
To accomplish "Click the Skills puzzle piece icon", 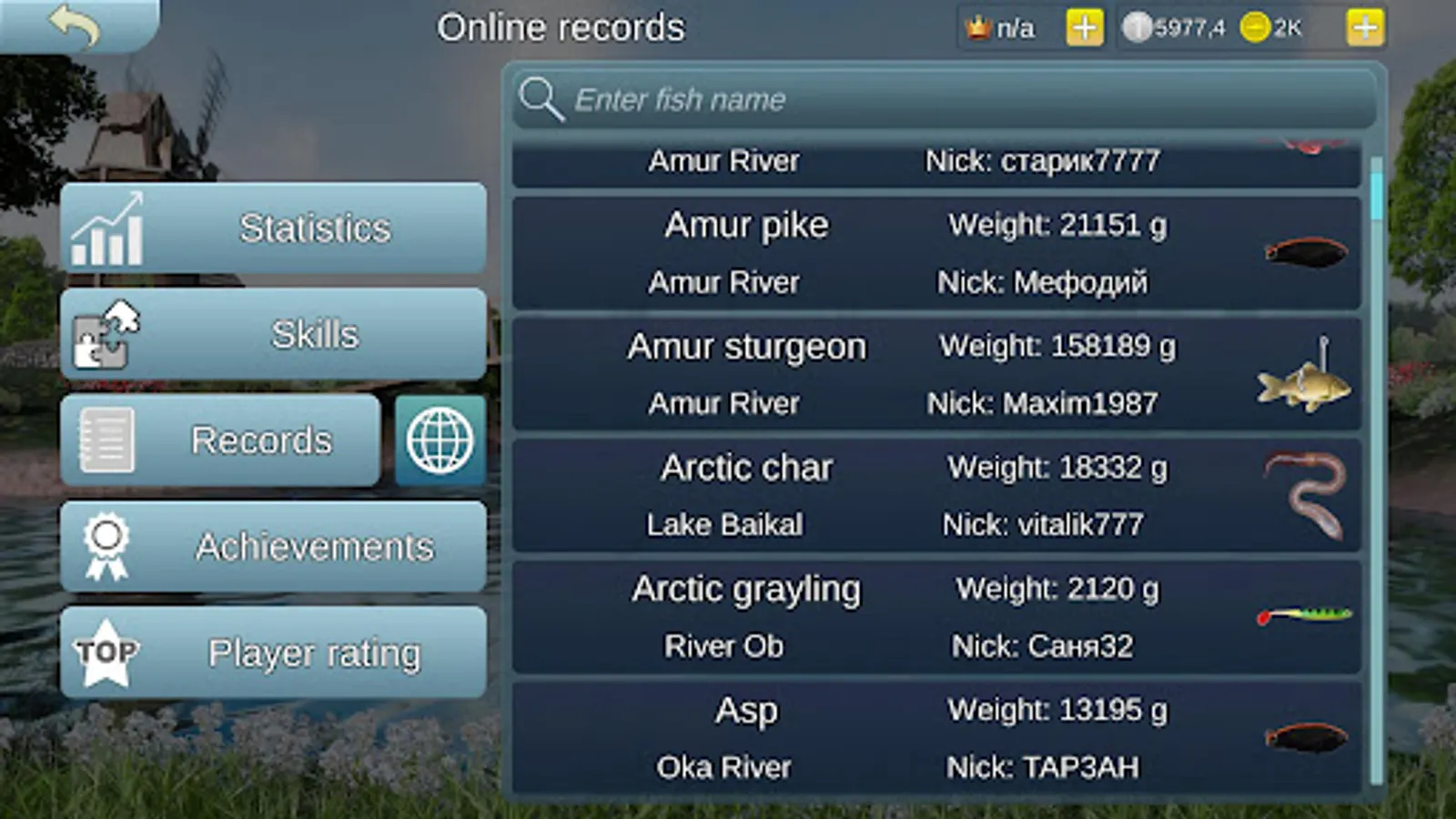I will coord(104,334).
